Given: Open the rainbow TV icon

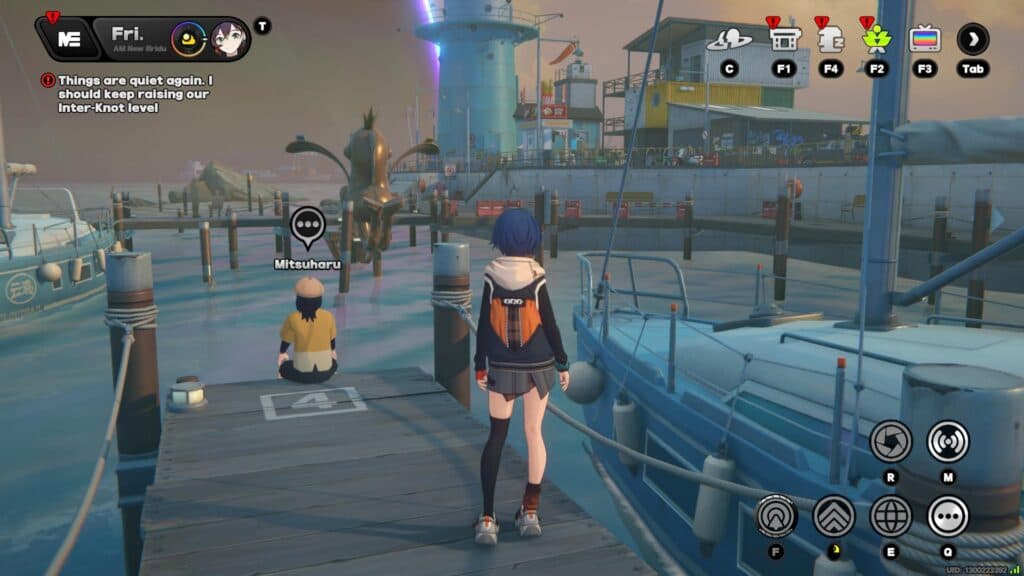Looking at the screenshot, I should 924,39.
